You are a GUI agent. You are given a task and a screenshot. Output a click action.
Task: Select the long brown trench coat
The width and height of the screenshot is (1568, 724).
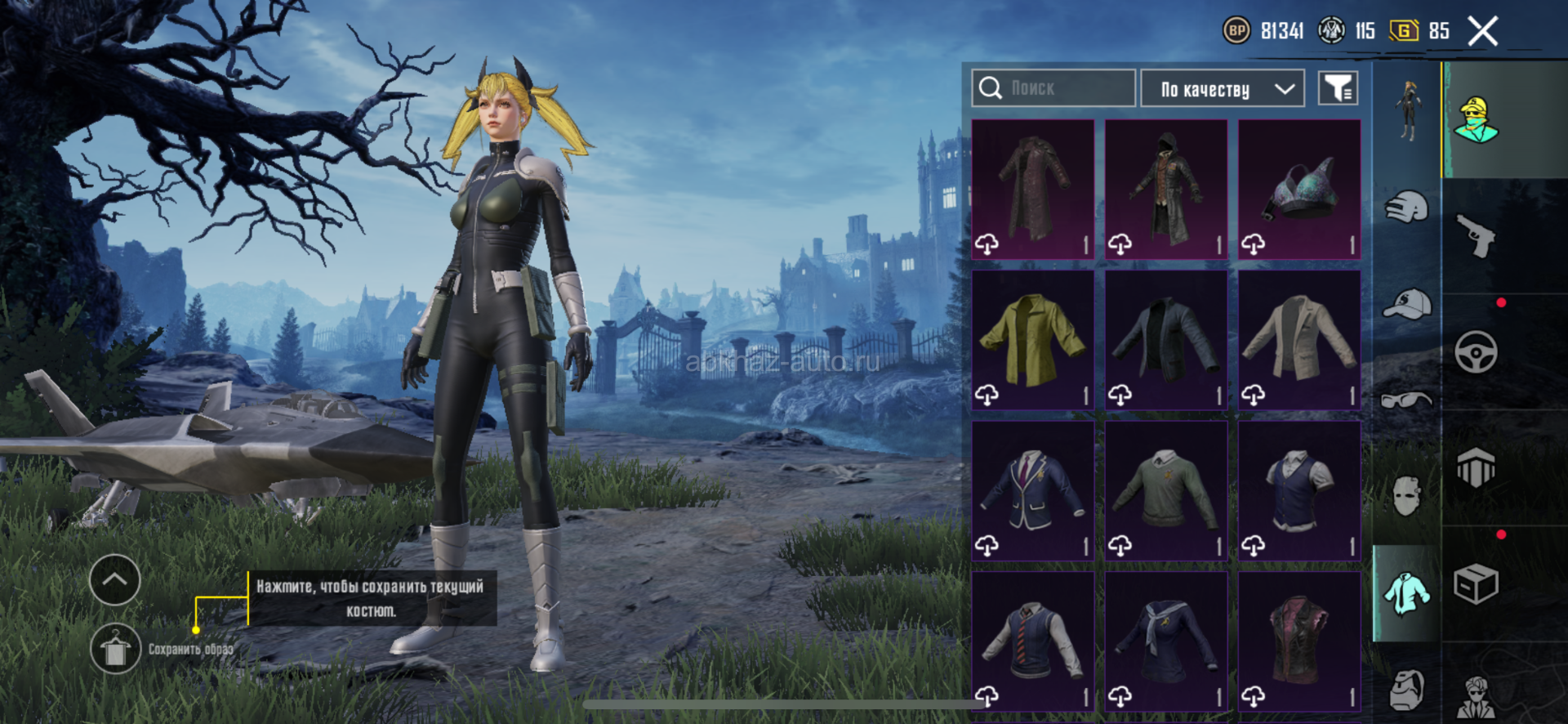(1033, 189)
